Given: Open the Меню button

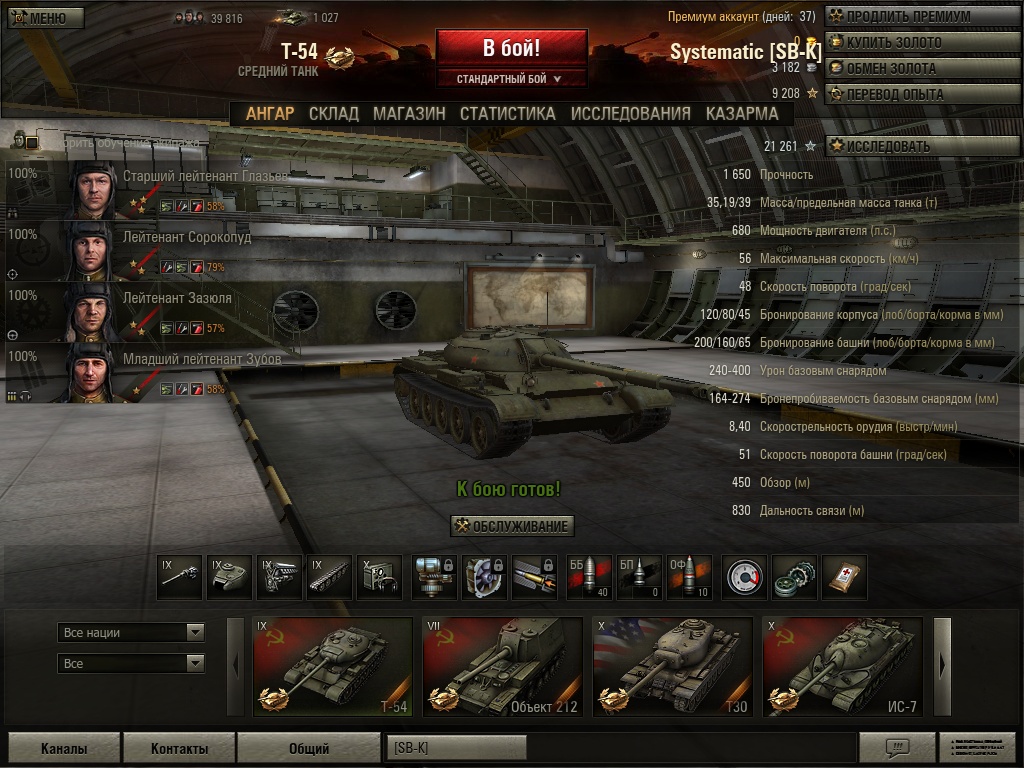Looking at the screenshot, I should [x=46, y=18].
